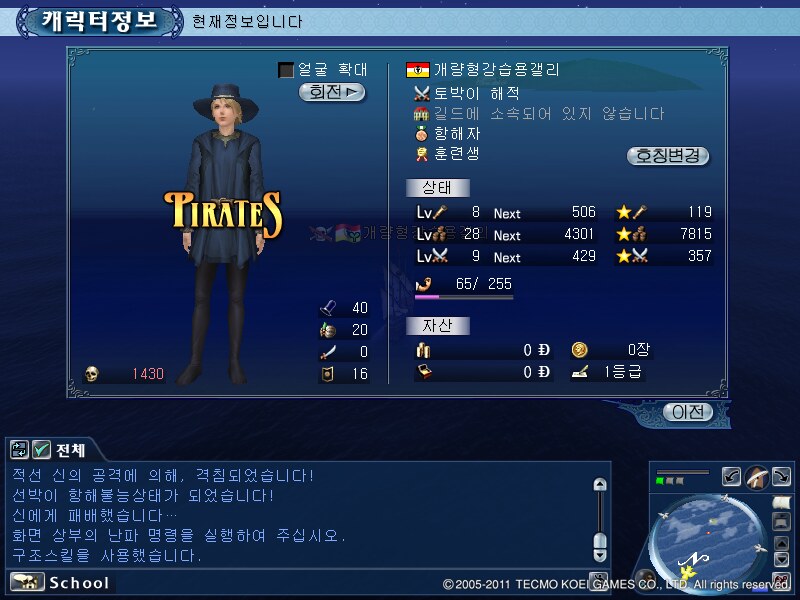Image resolution: width=800 pixels, height=600 pixels.
Task: Turn ship left with curved arrow
Action: pyautogui.click(x=731, y=477)
